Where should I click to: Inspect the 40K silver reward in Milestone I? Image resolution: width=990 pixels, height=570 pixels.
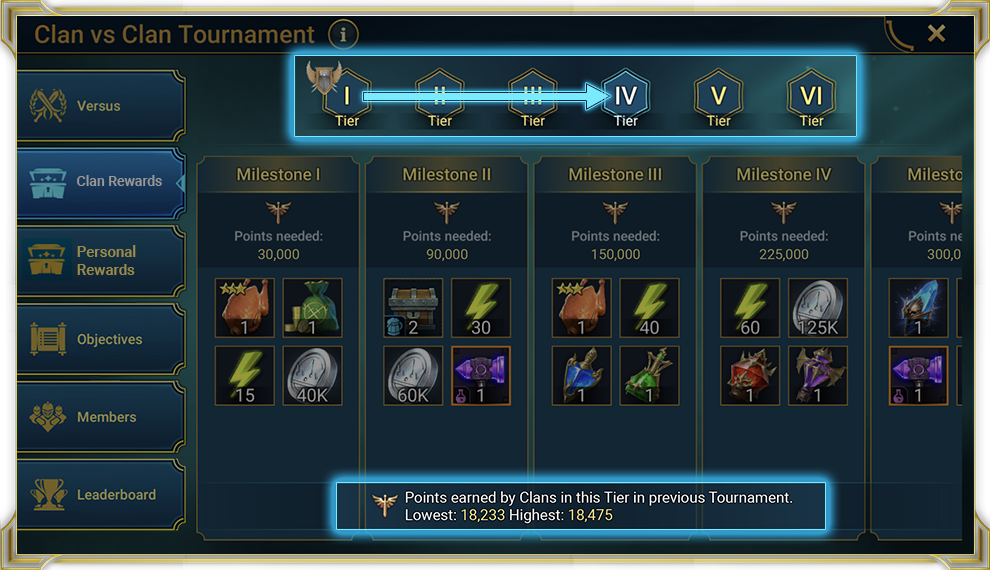(x=312, y=376)
